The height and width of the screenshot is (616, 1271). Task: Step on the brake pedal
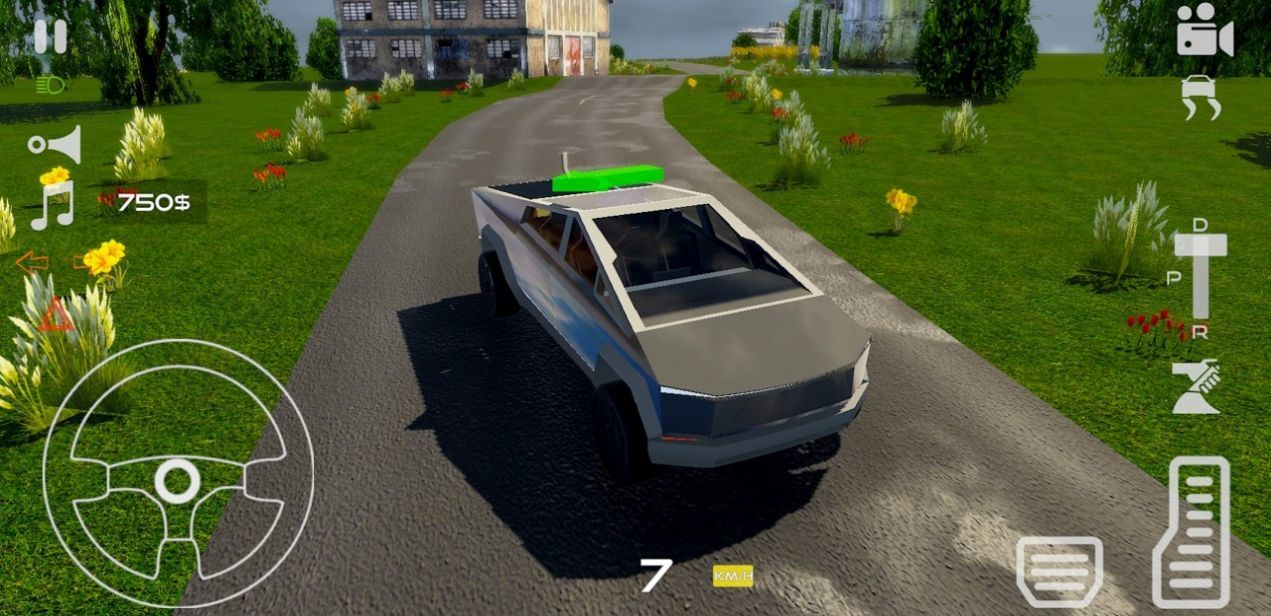coord(1059,571)
